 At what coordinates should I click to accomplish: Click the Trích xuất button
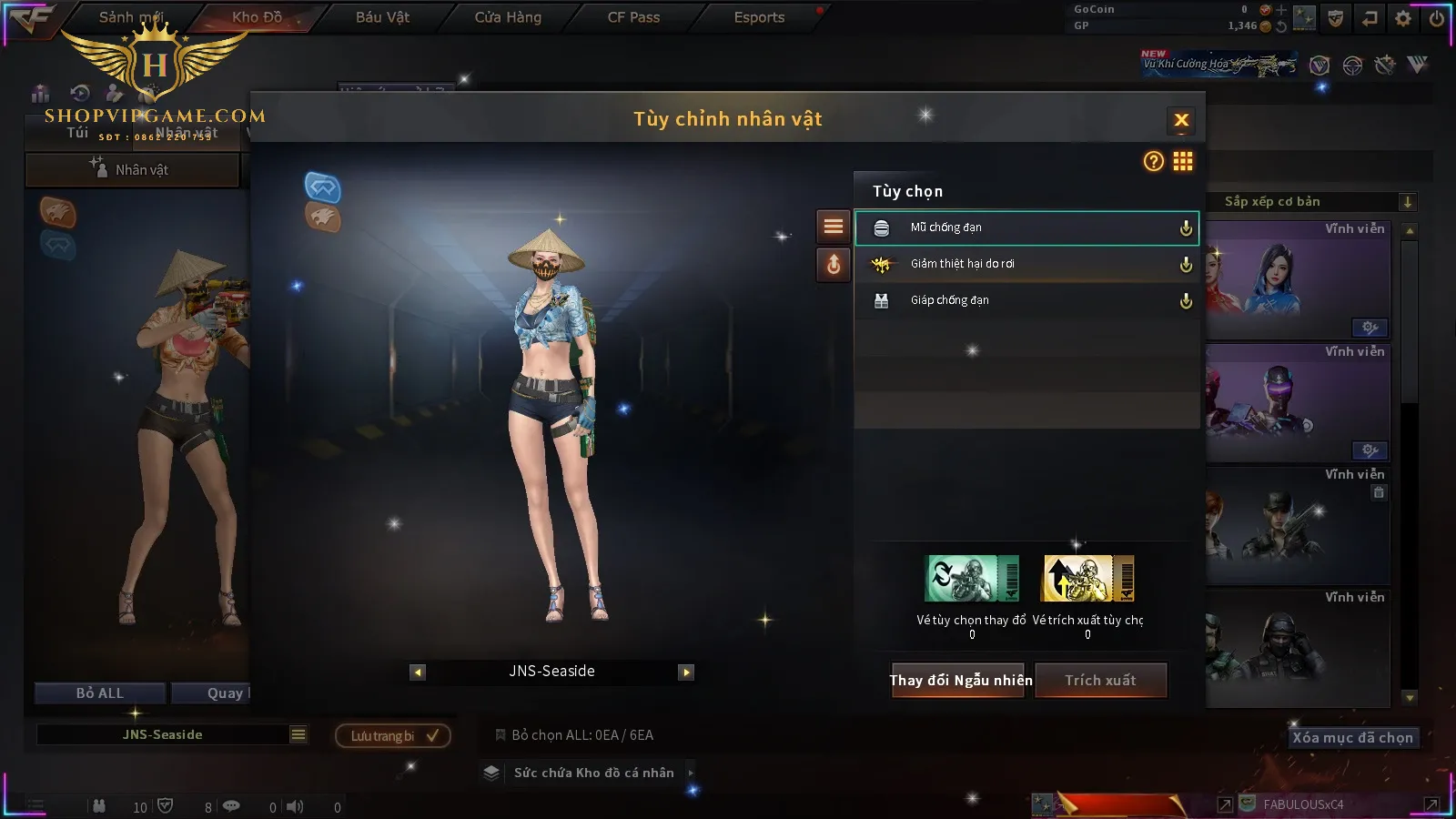tap(1100, 680)
